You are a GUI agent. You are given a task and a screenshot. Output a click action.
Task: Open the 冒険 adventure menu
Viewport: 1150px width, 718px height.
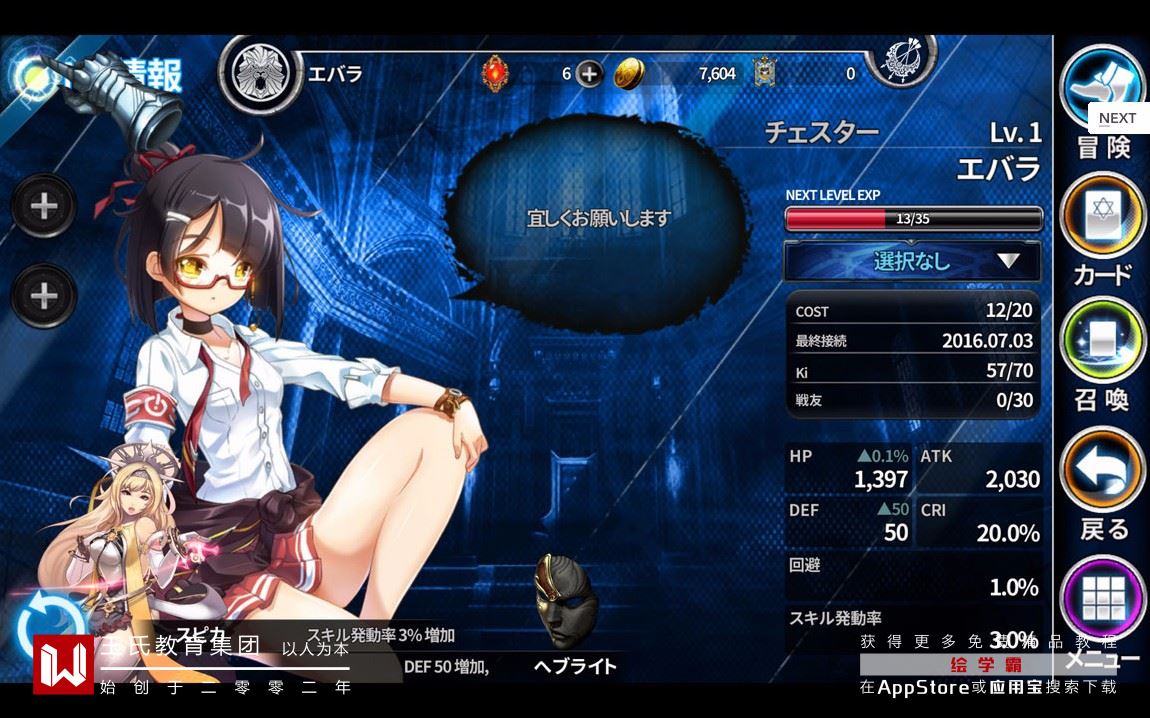[1102, 90]
